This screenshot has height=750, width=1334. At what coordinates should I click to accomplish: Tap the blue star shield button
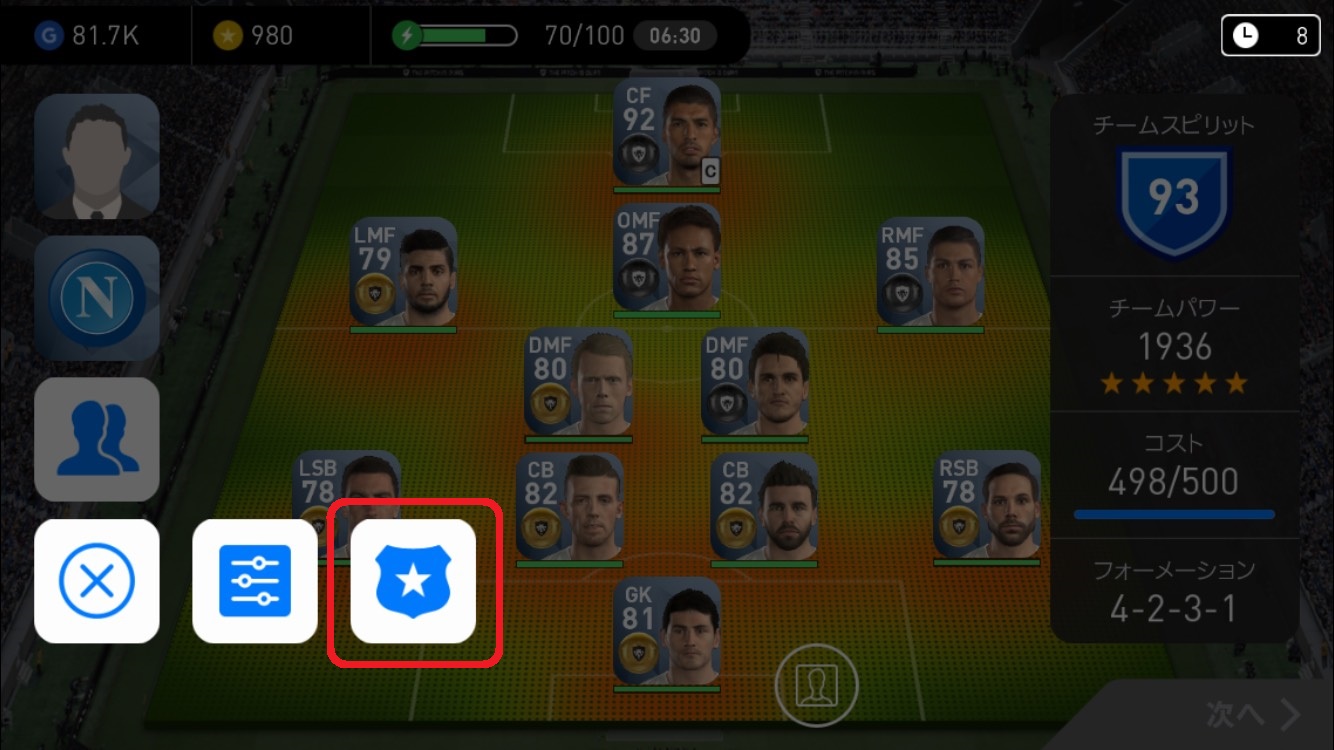click(x=413, y=581)
